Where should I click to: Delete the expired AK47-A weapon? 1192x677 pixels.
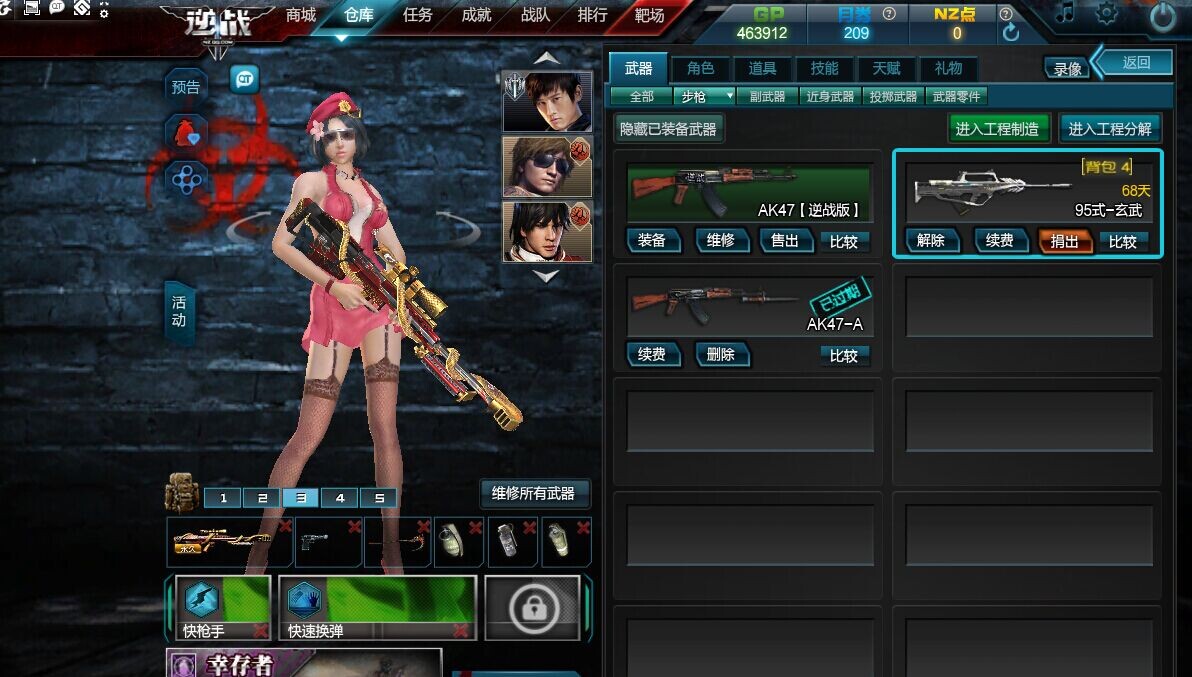(720, 355)
